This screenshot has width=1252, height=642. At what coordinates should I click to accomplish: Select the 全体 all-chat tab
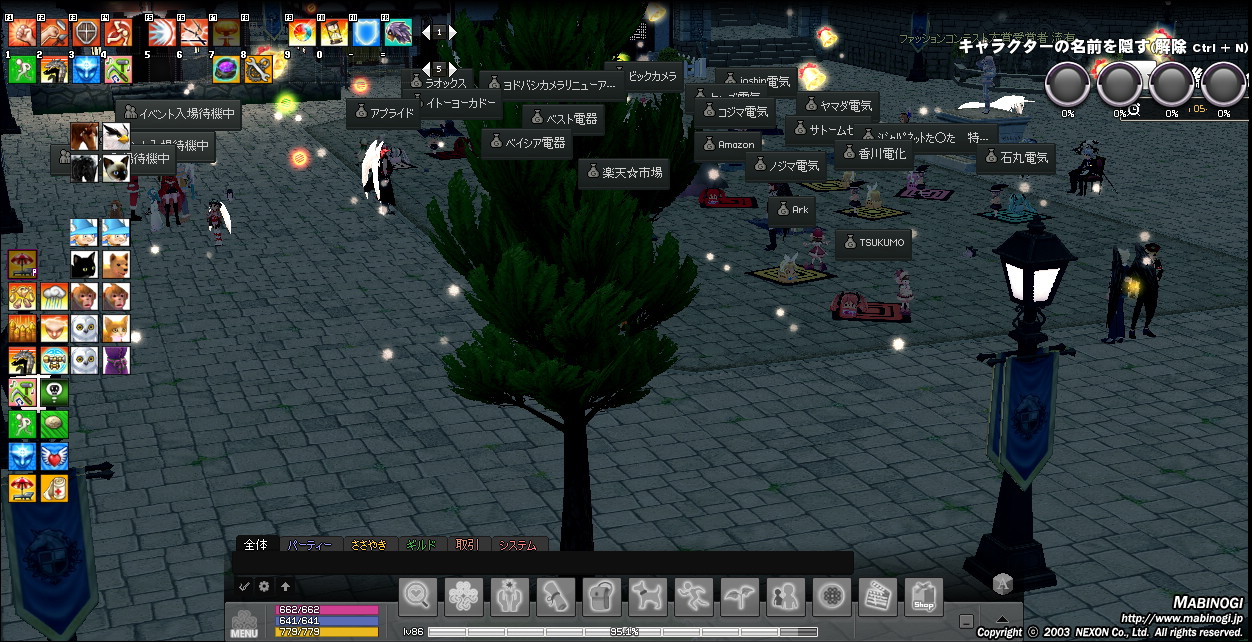click(256, 545)
